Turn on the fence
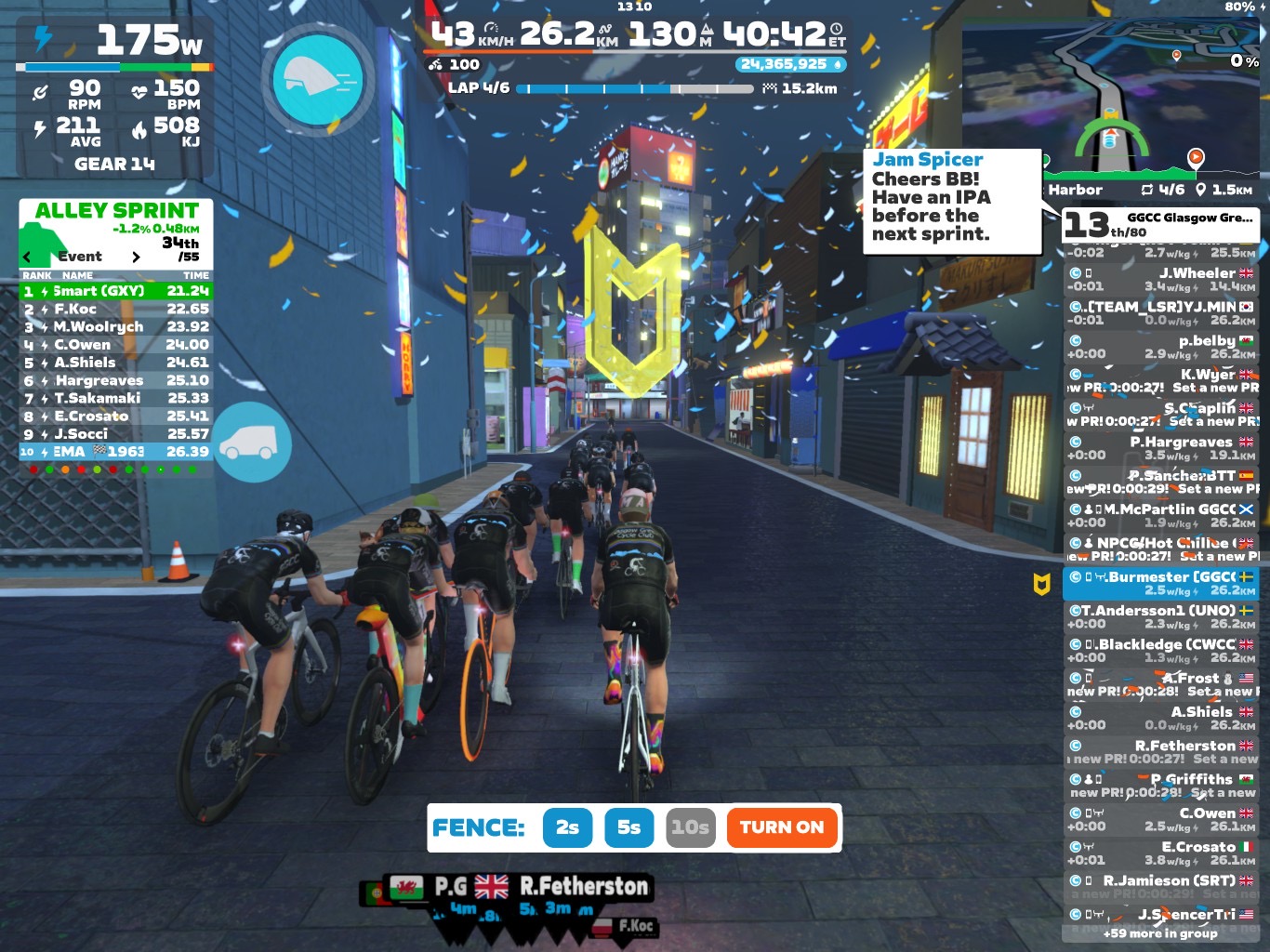This screenshot has width=1270, height=952. tap(782, 827)
